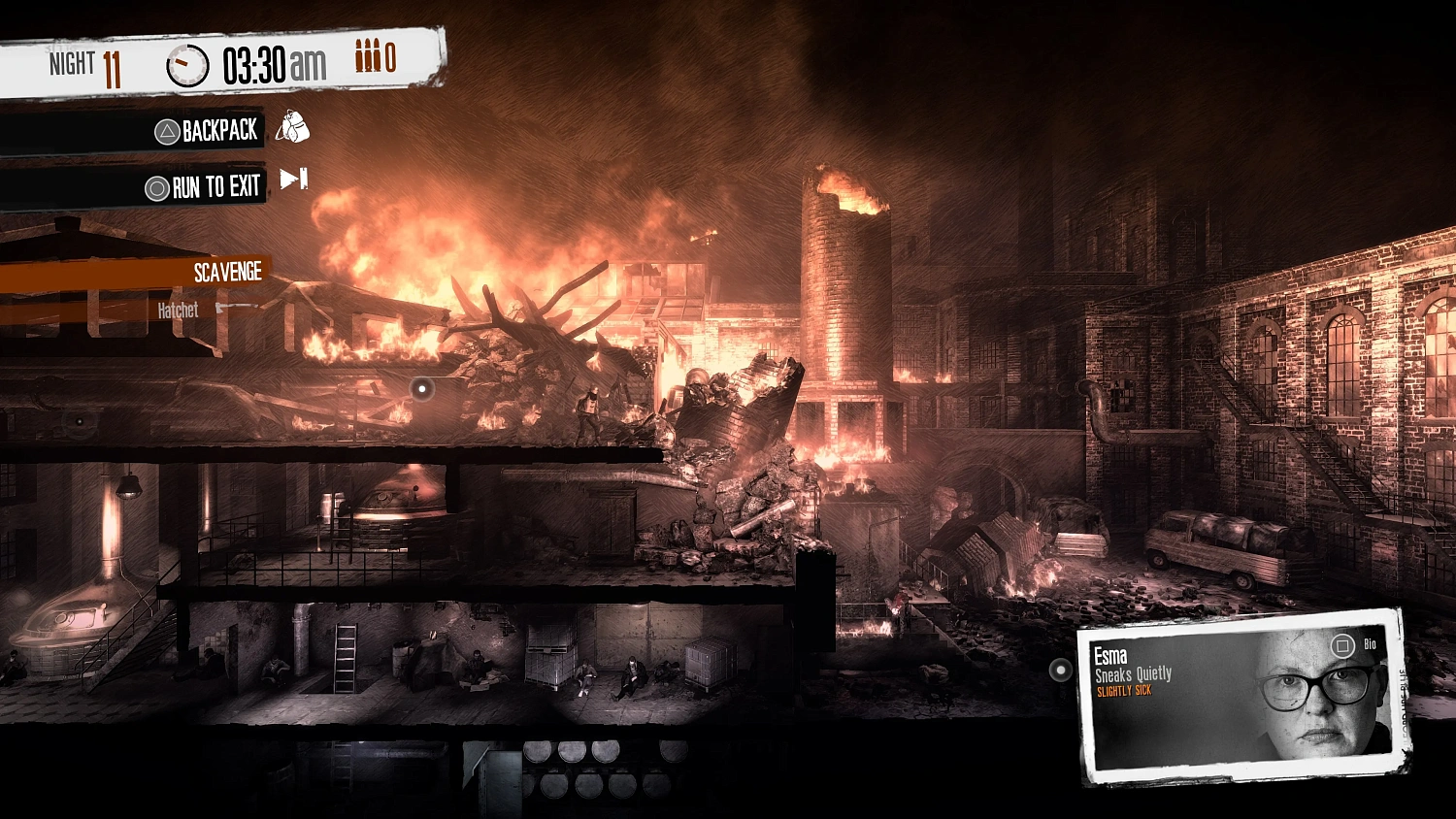Click the NIGHT 11 counter

pos(85,65)
